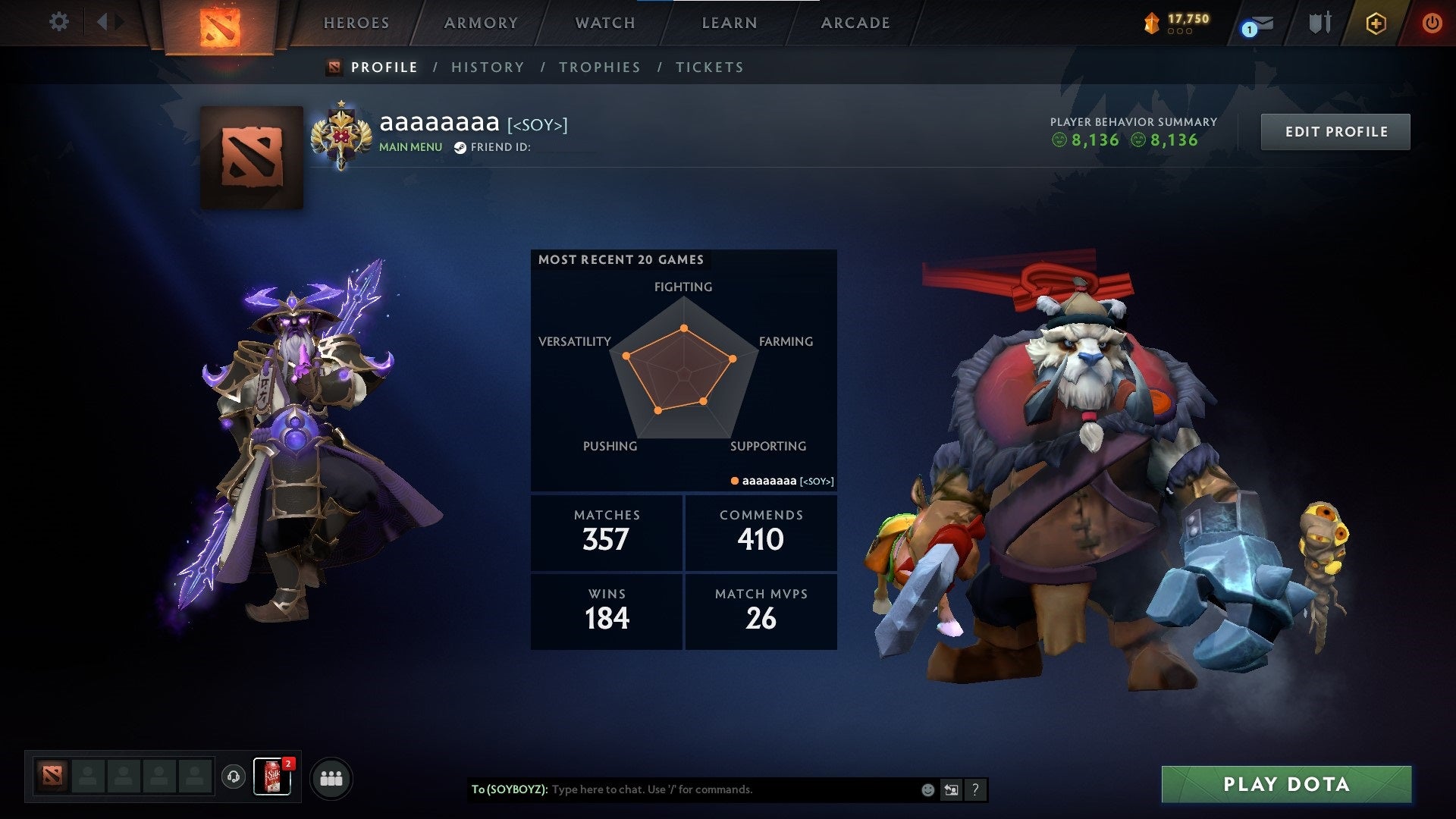Toggle voice chat with the headset icon
This screenshot has height=819, width=1456.
pyautogui.click(x=233, y=777)
